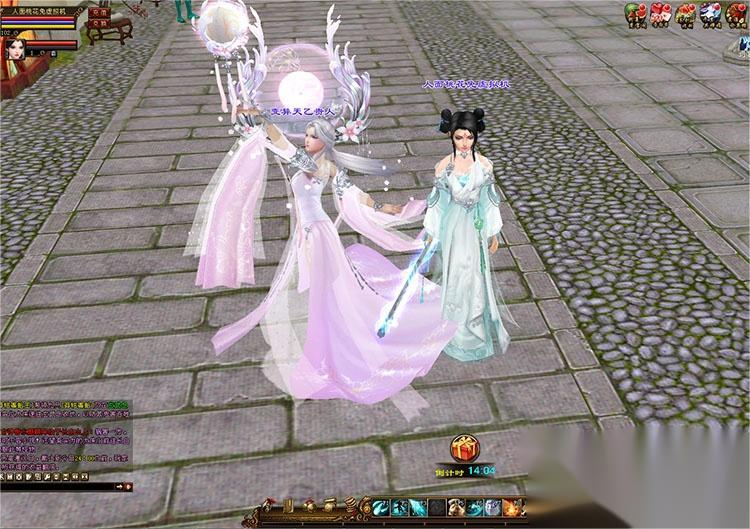Activate the fire burst skill icon

pos(512,508)
